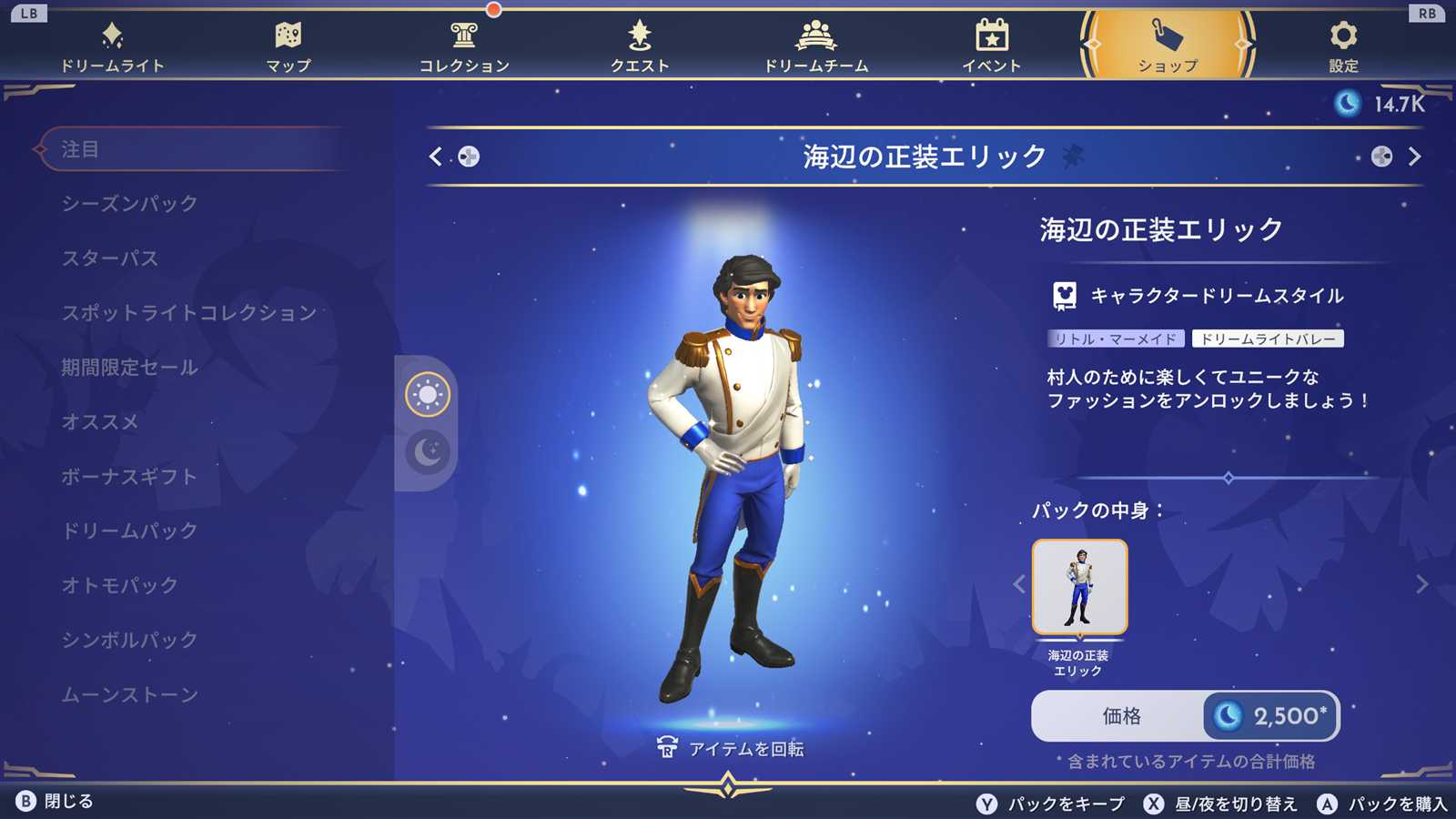Open the イベント tab
This screenshot has width=1456, height=819.
pyautogui.click(x=992, y=47)
